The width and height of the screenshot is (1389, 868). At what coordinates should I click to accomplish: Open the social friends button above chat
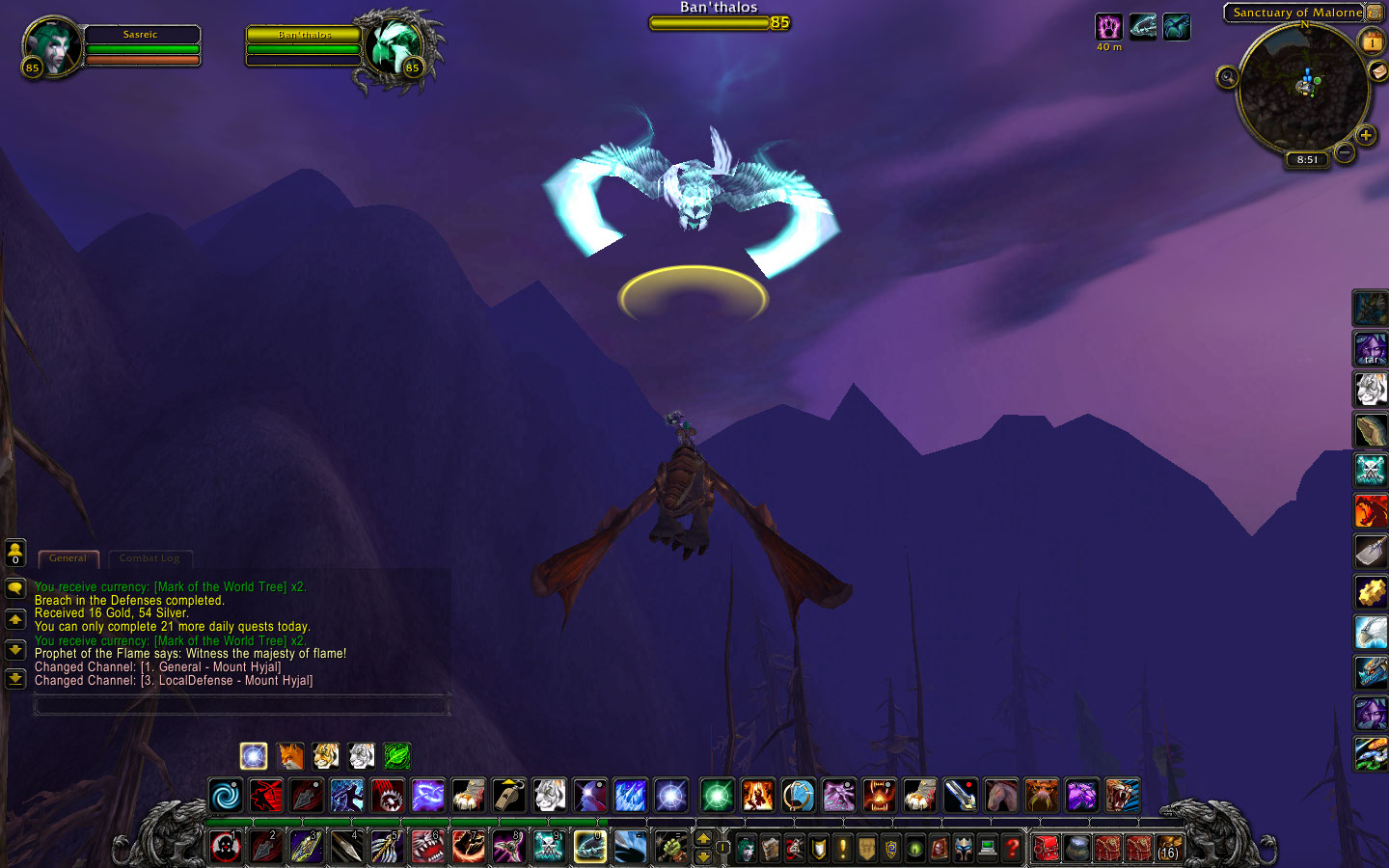[15, 554]
